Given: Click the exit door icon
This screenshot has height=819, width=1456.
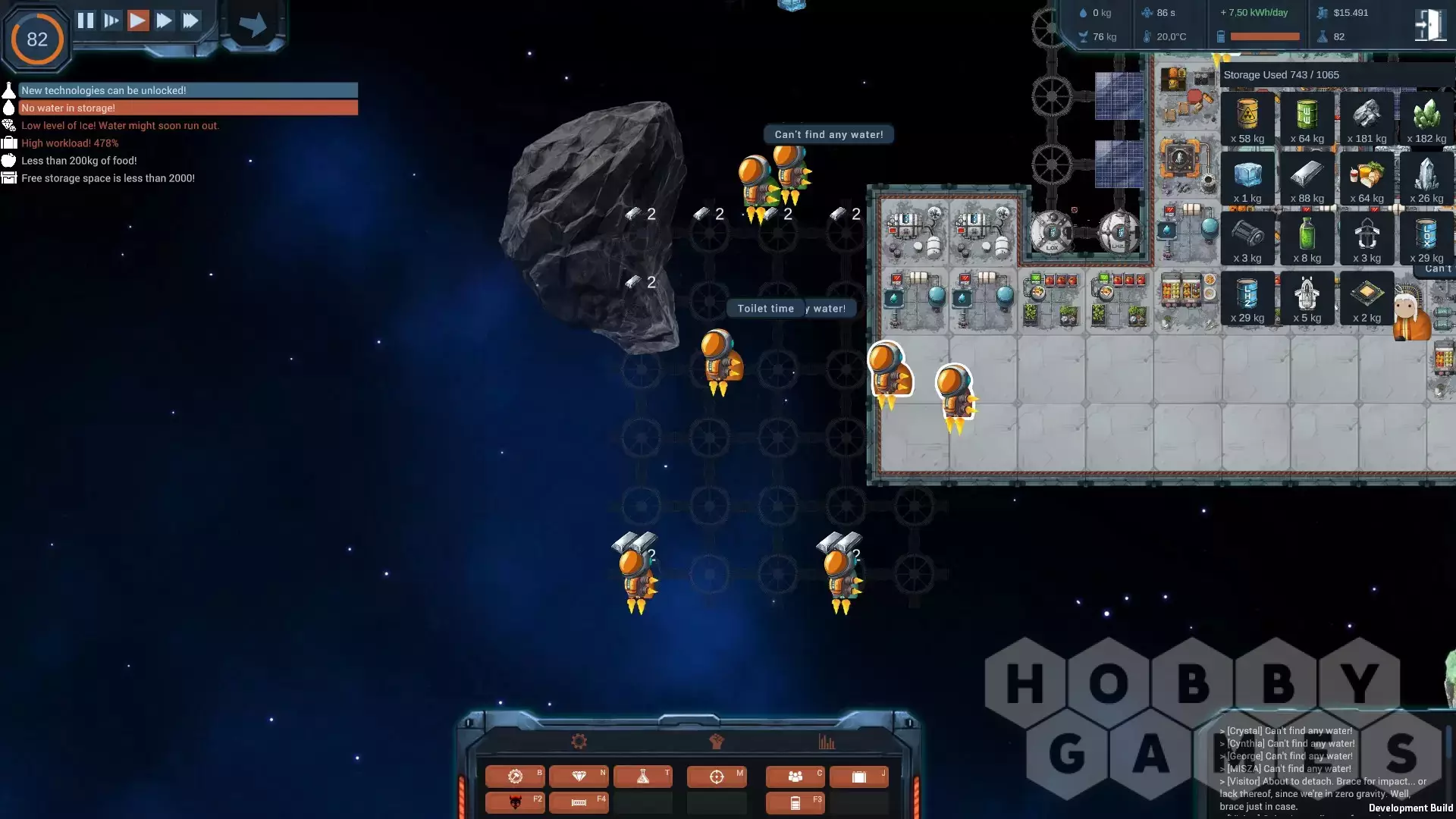Looking at the screenshot, I should 1430,25.
